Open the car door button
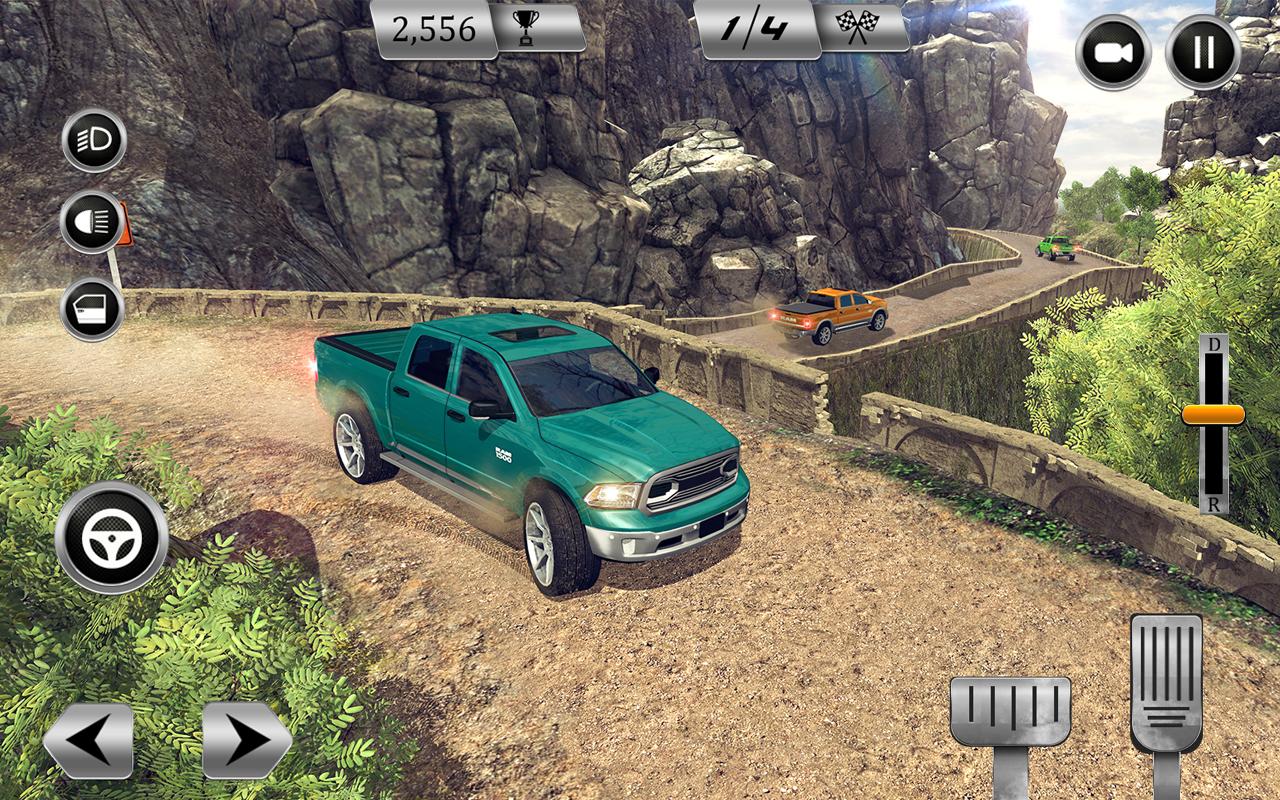Image resolution: width=1280 pixels, height=800 pixels. 93,310
